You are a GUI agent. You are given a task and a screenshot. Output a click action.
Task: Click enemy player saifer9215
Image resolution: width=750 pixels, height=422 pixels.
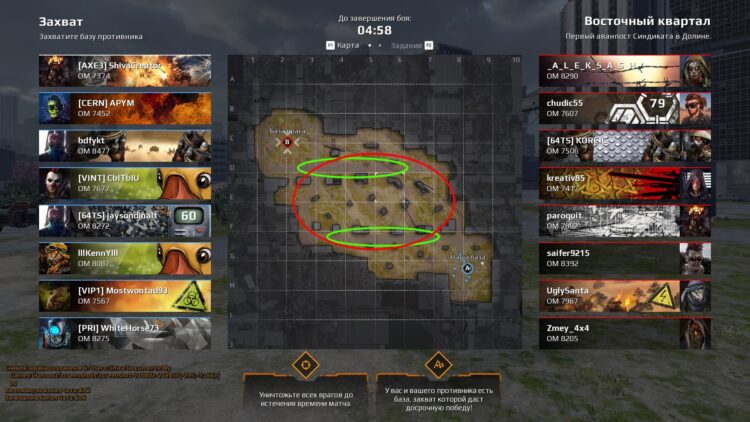(x=625, y=258)
